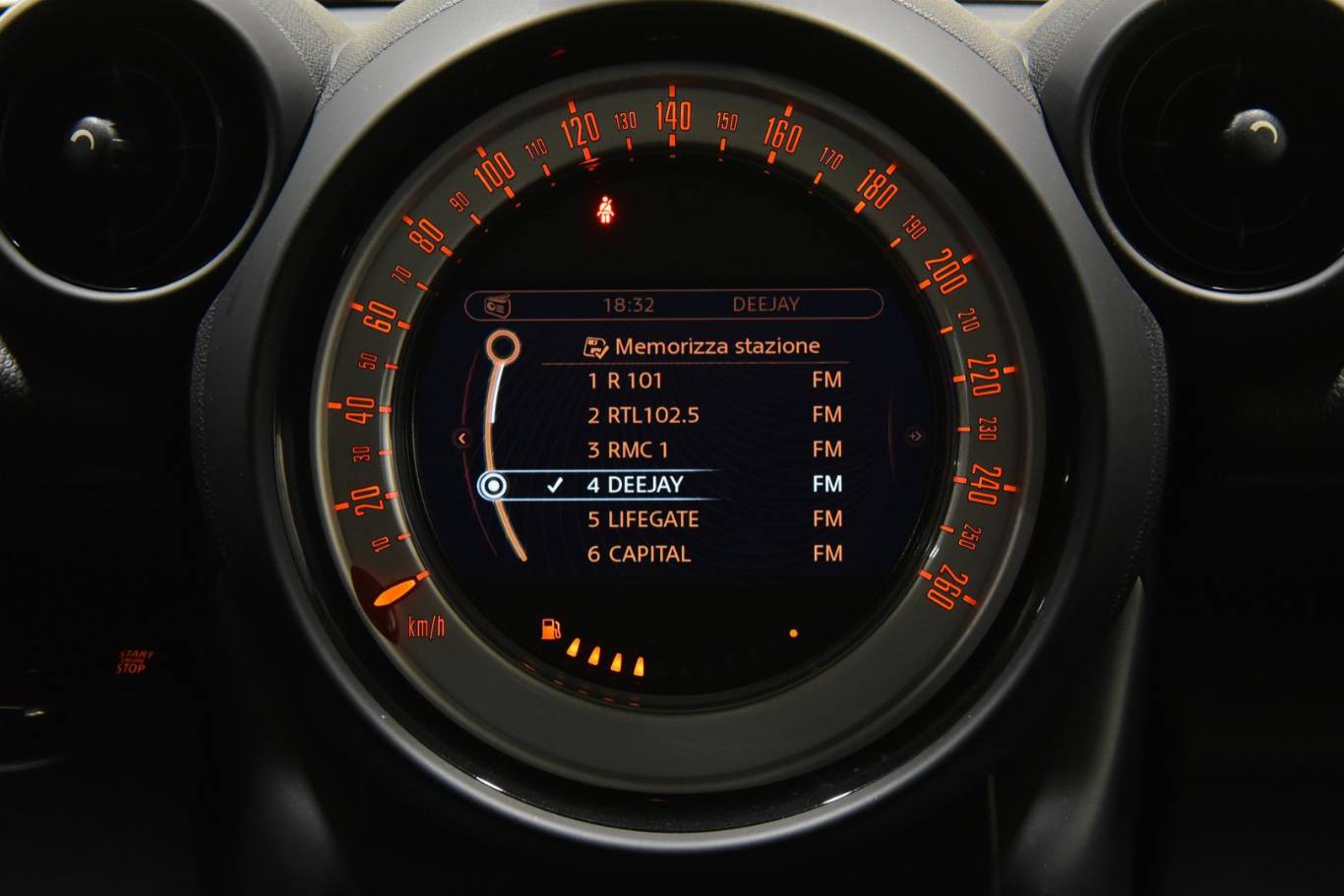Open the left chevron arrow on the display edge
Viewport: 1344px width, 896px height.
(x=461, y=439)
